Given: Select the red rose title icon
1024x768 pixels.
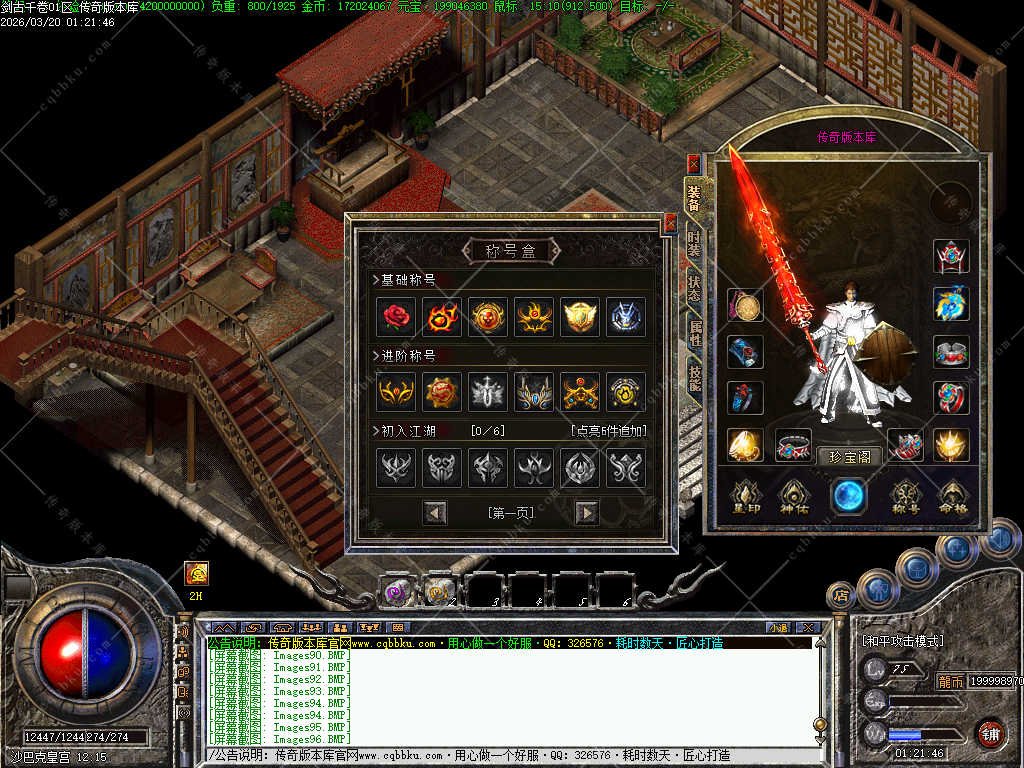Looking at the screenshot, I should point(396,317).
